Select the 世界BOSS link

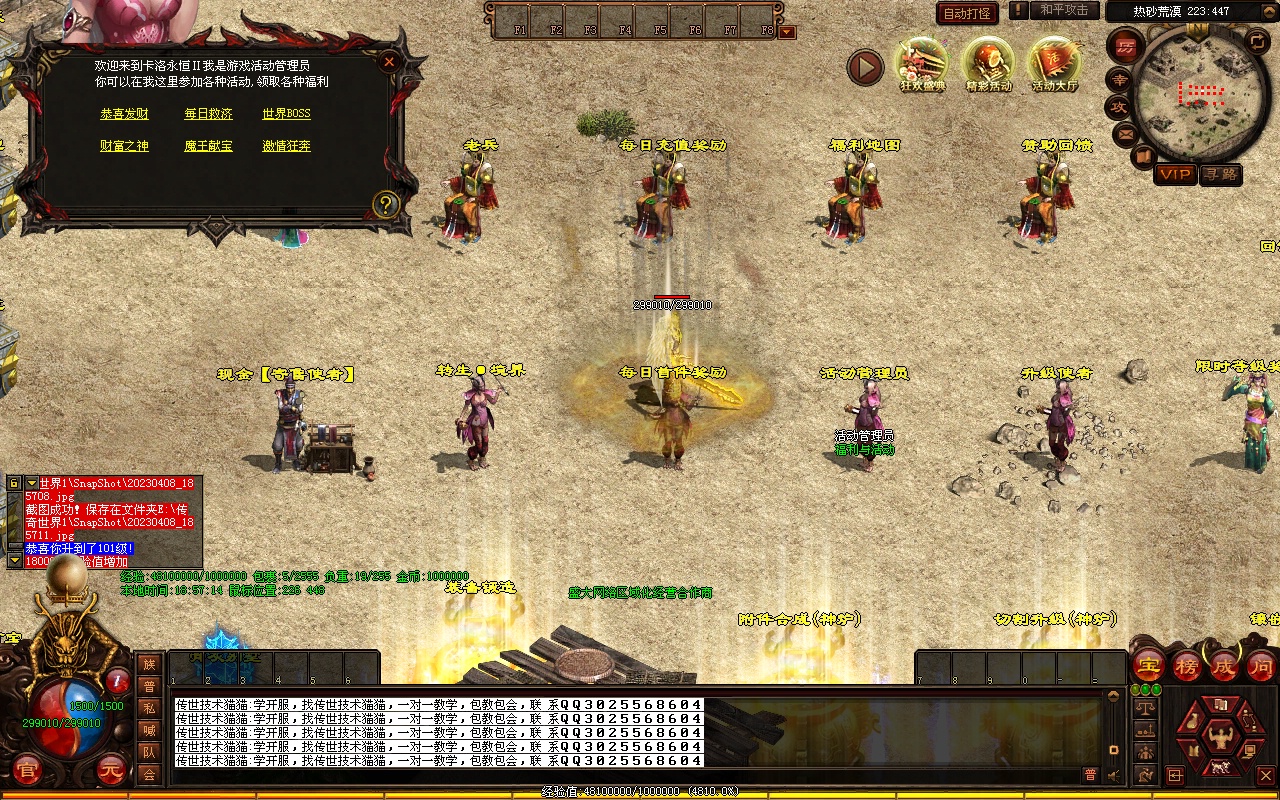286,114
